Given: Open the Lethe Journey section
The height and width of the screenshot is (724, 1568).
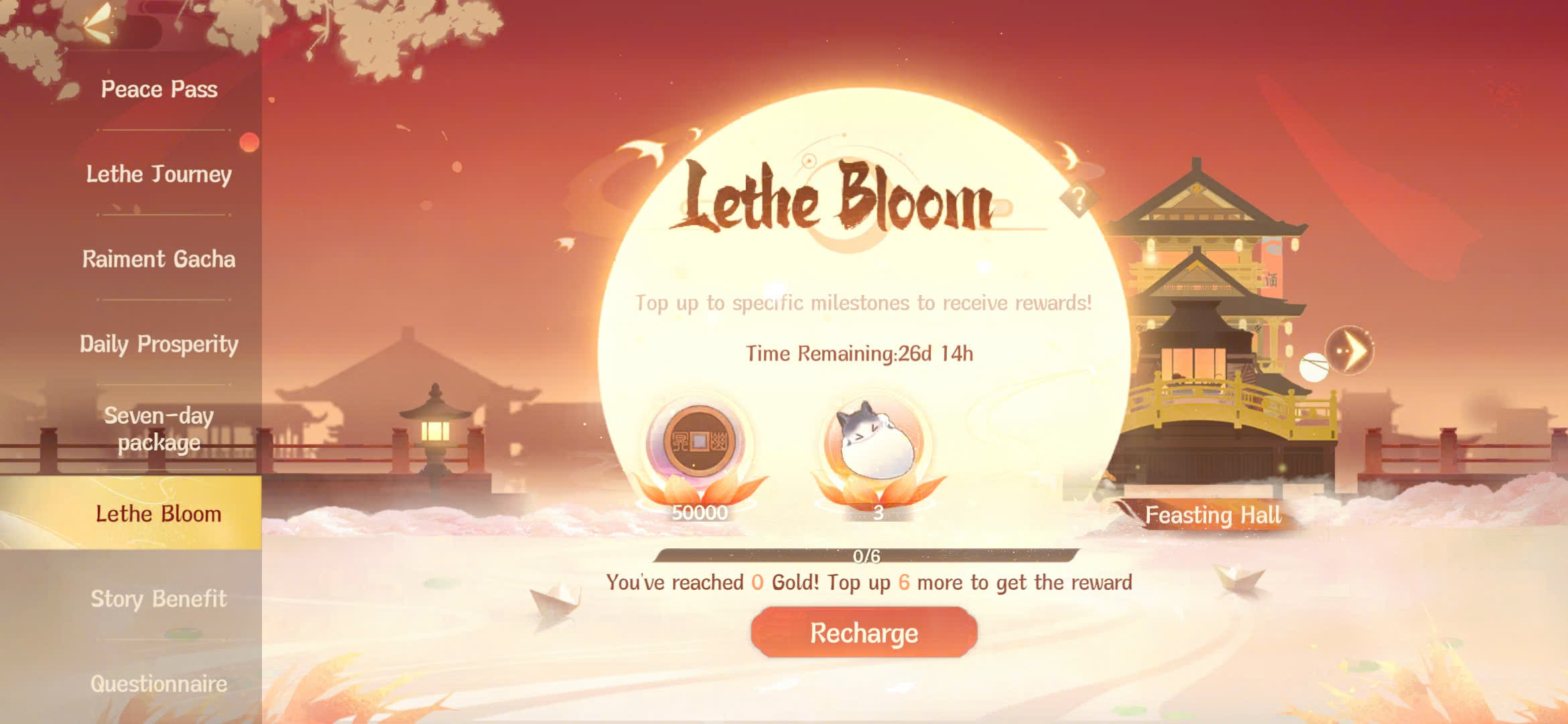Looking at the screenshot, I should 158,174.
